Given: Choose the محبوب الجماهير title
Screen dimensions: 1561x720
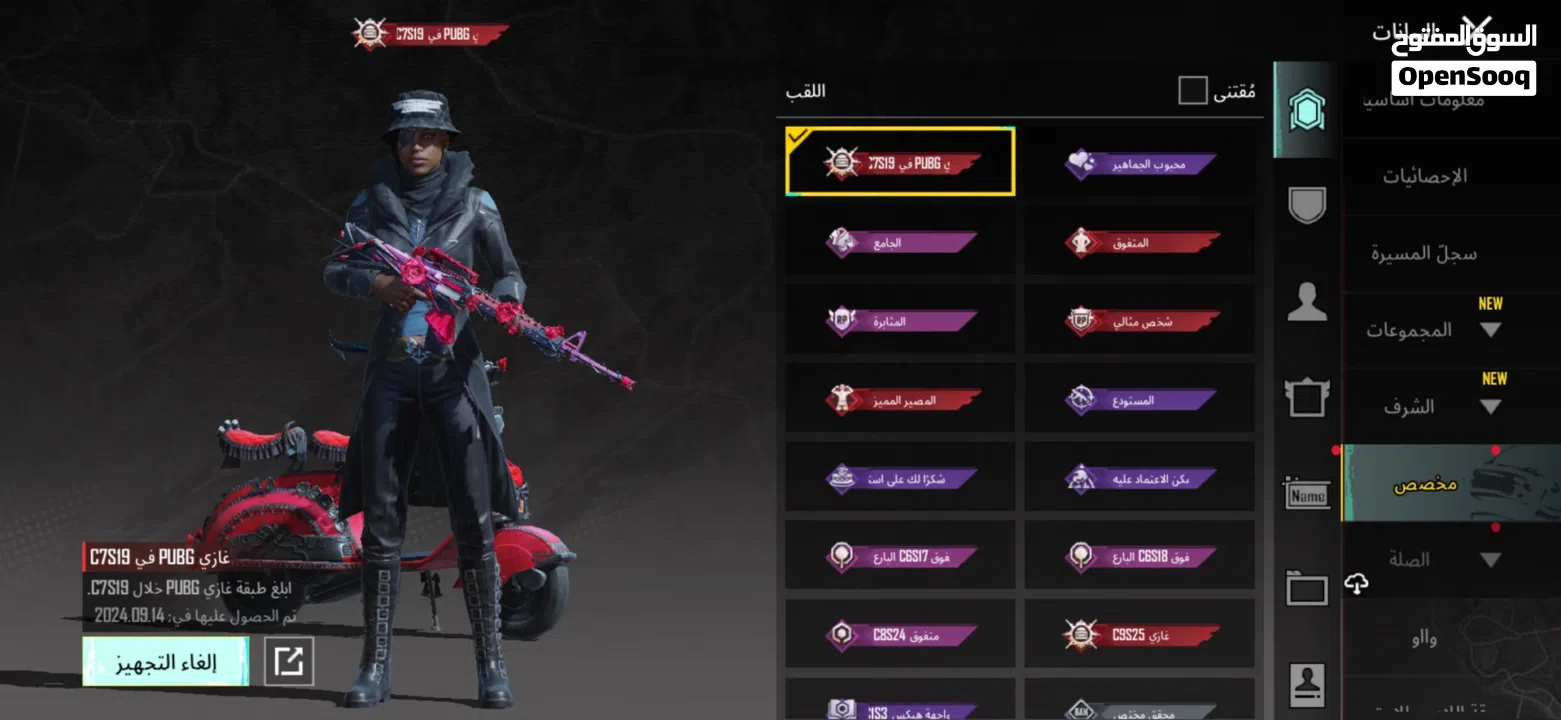Looking at the screenshot, I should [1139, 163].
